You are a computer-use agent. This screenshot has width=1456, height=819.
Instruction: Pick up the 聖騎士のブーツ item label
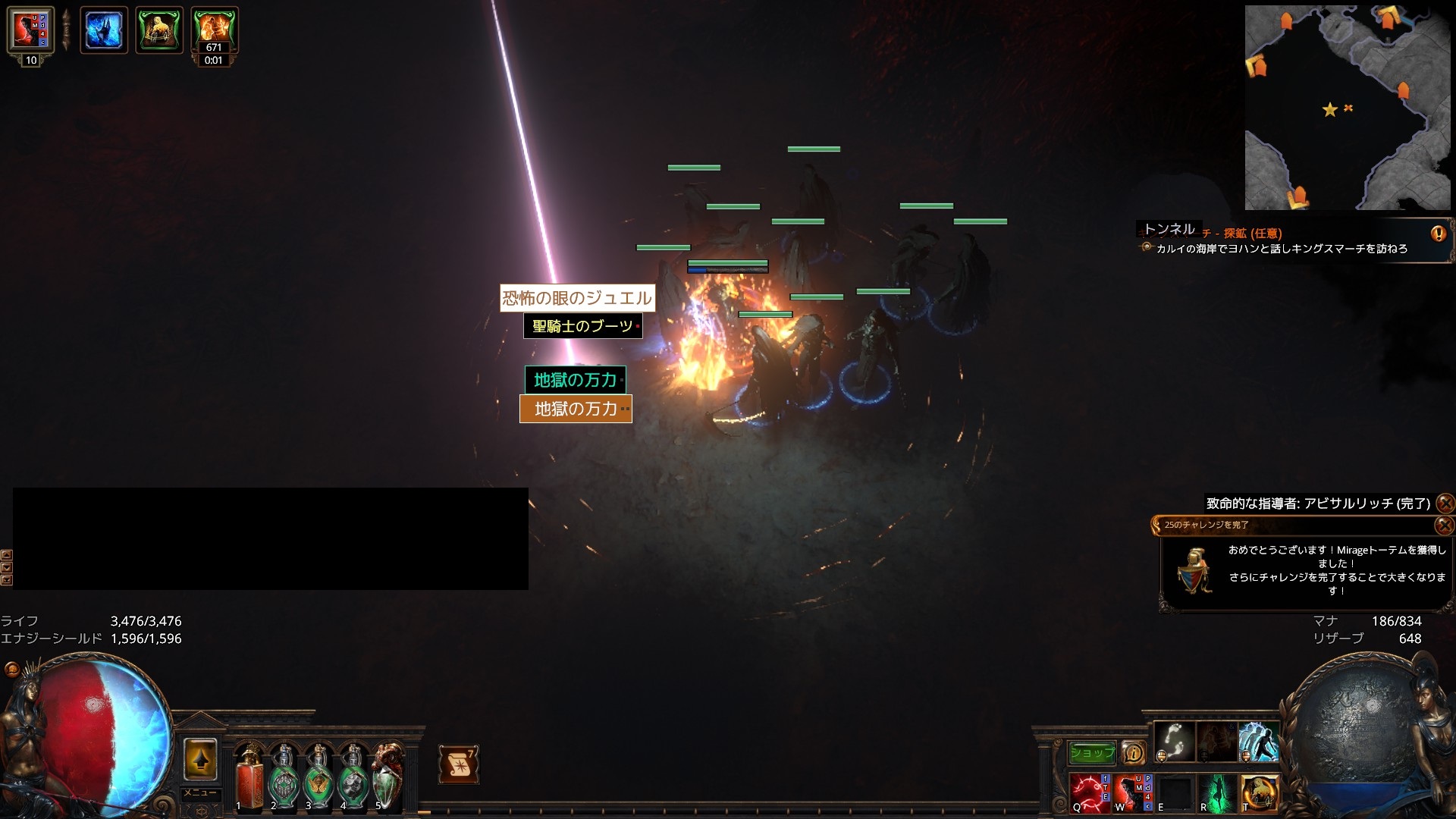pyautogui.click(x=582, y=326)
